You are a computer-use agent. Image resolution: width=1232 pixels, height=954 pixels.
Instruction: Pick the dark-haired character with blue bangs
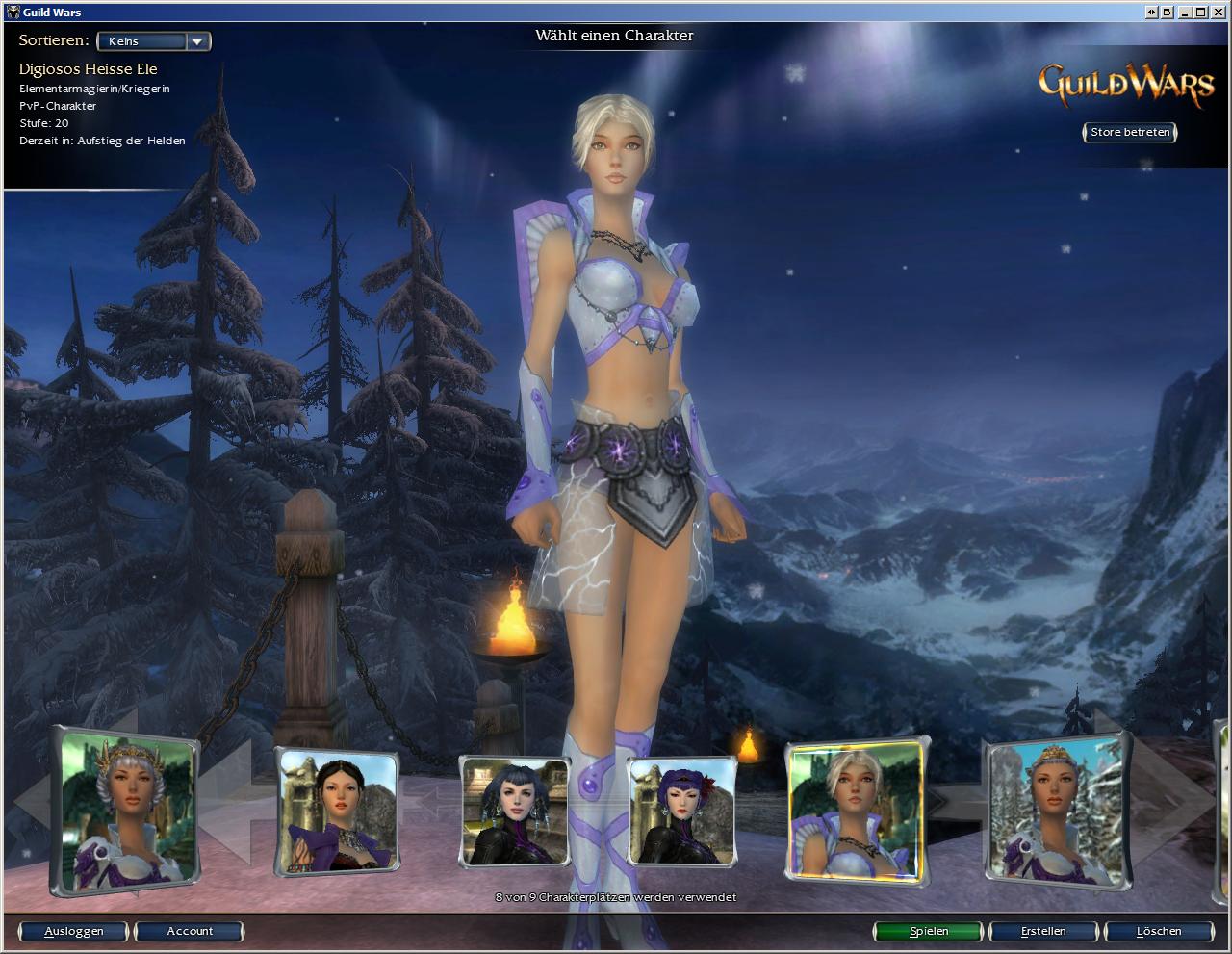pos(514,811)
